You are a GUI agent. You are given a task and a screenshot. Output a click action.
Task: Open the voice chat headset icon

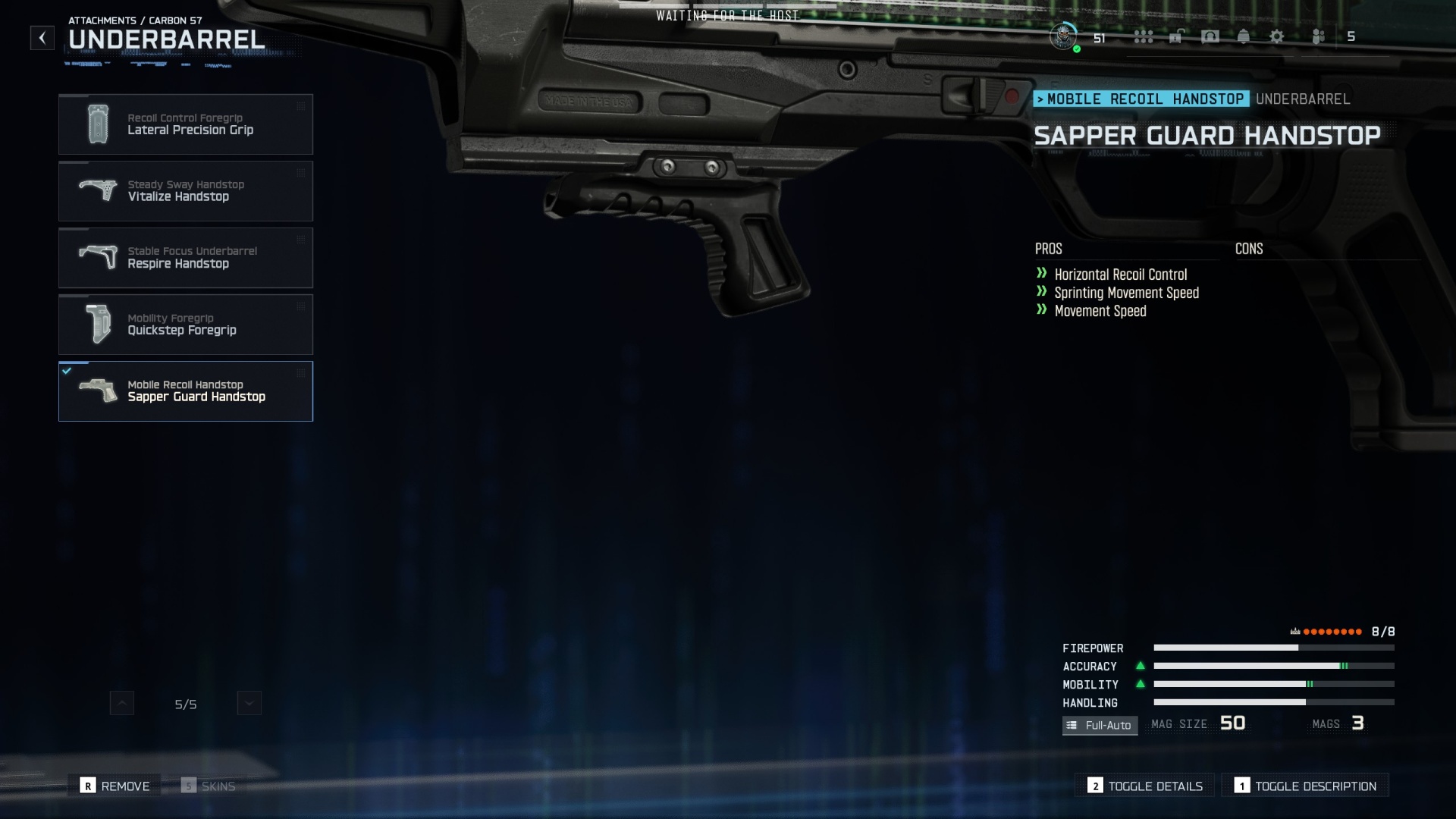[x=1210, y=36]
